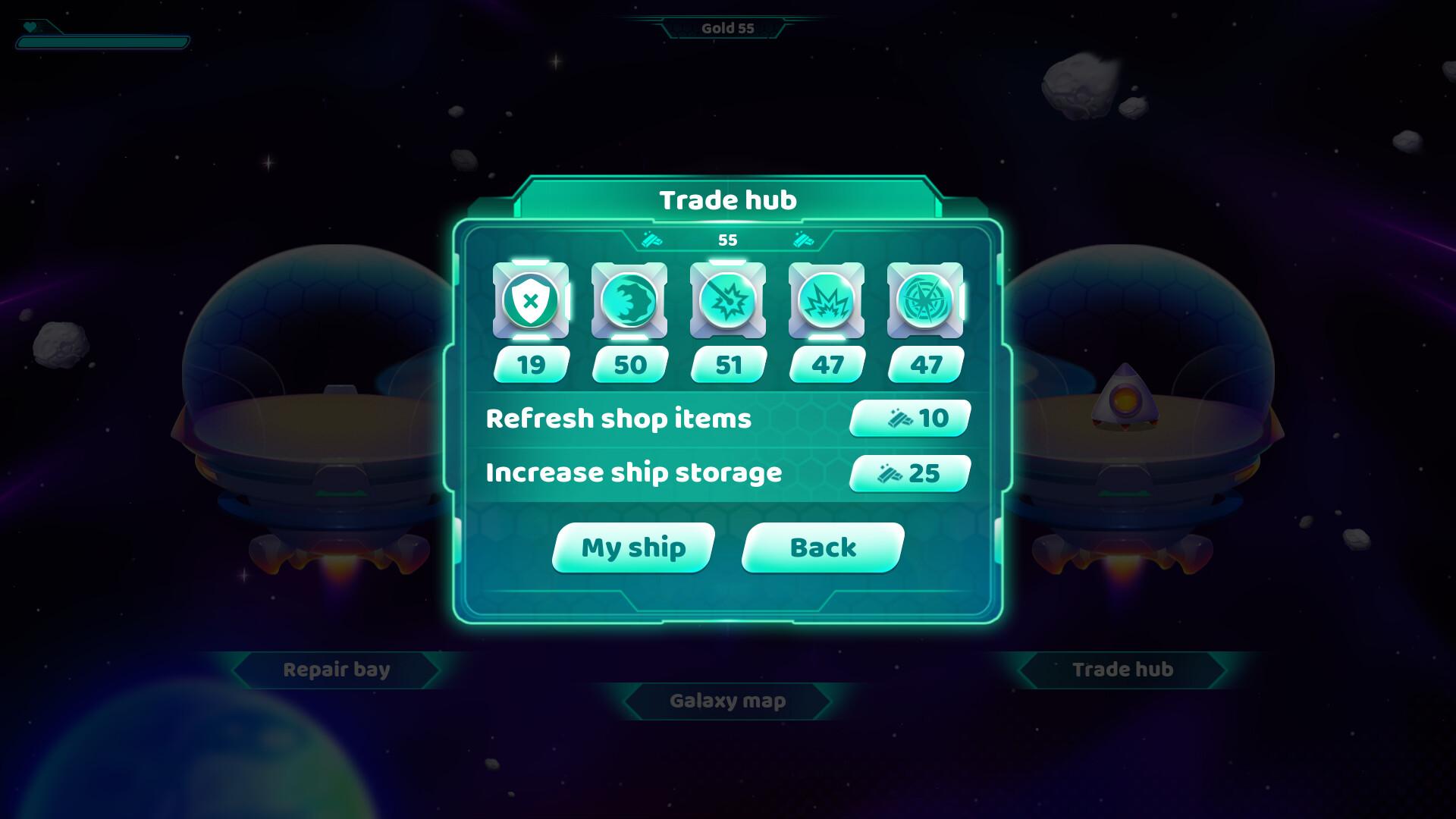Buy the item priced at 51

coord(728,365)
